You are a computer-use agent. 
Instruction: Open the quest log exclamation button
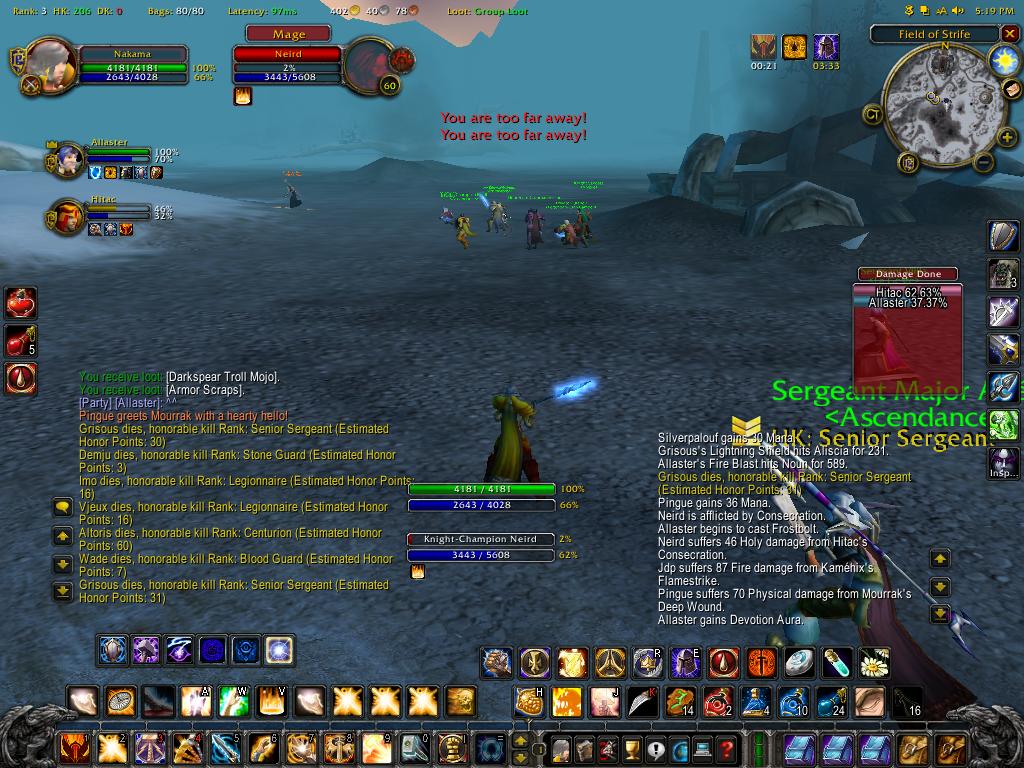click(x=655, y=747)
